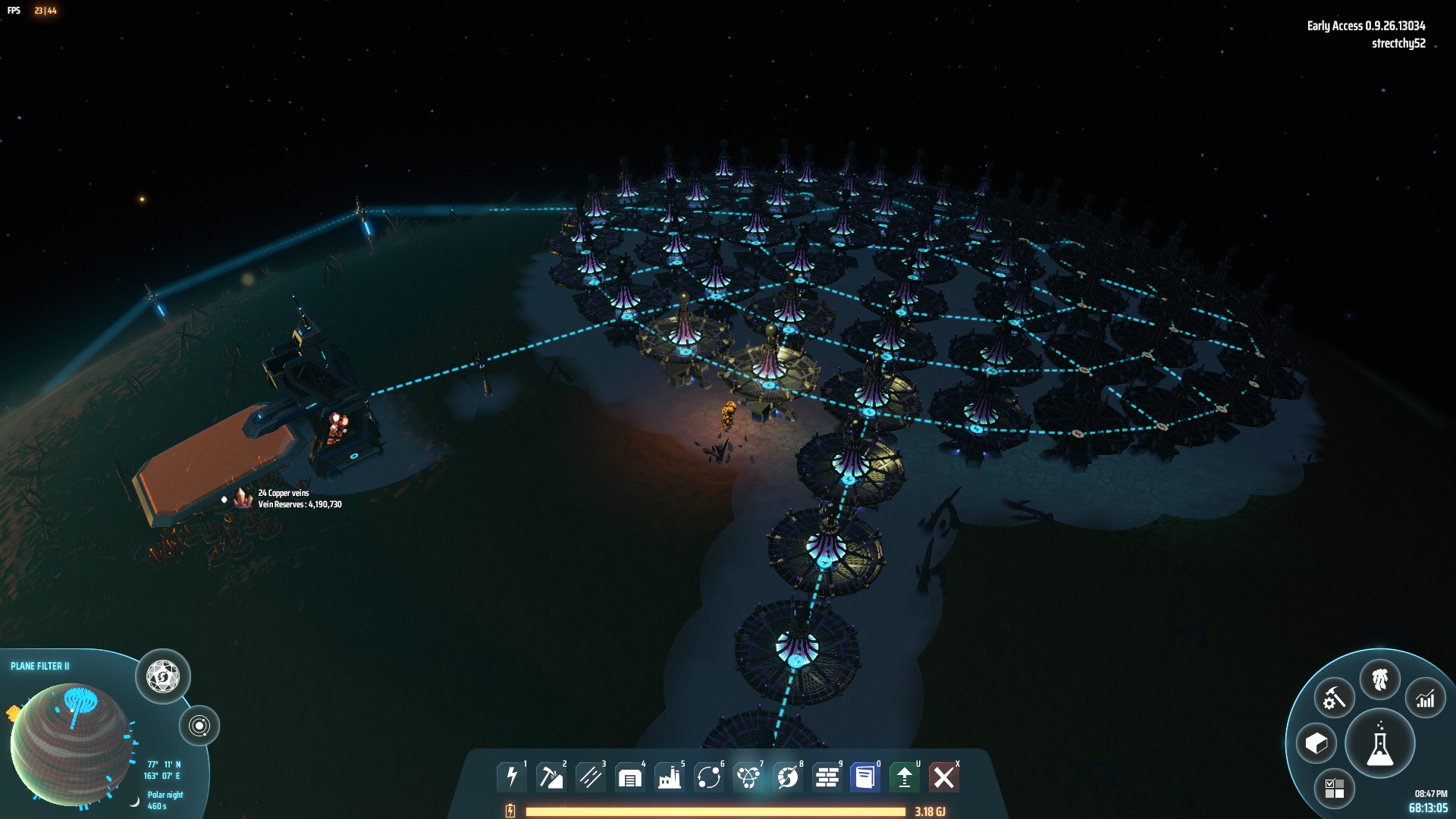The height and width of the screenshot is (819, 1456).
Task: Choose the conveyor belt build category
Action: pos(590,777)
